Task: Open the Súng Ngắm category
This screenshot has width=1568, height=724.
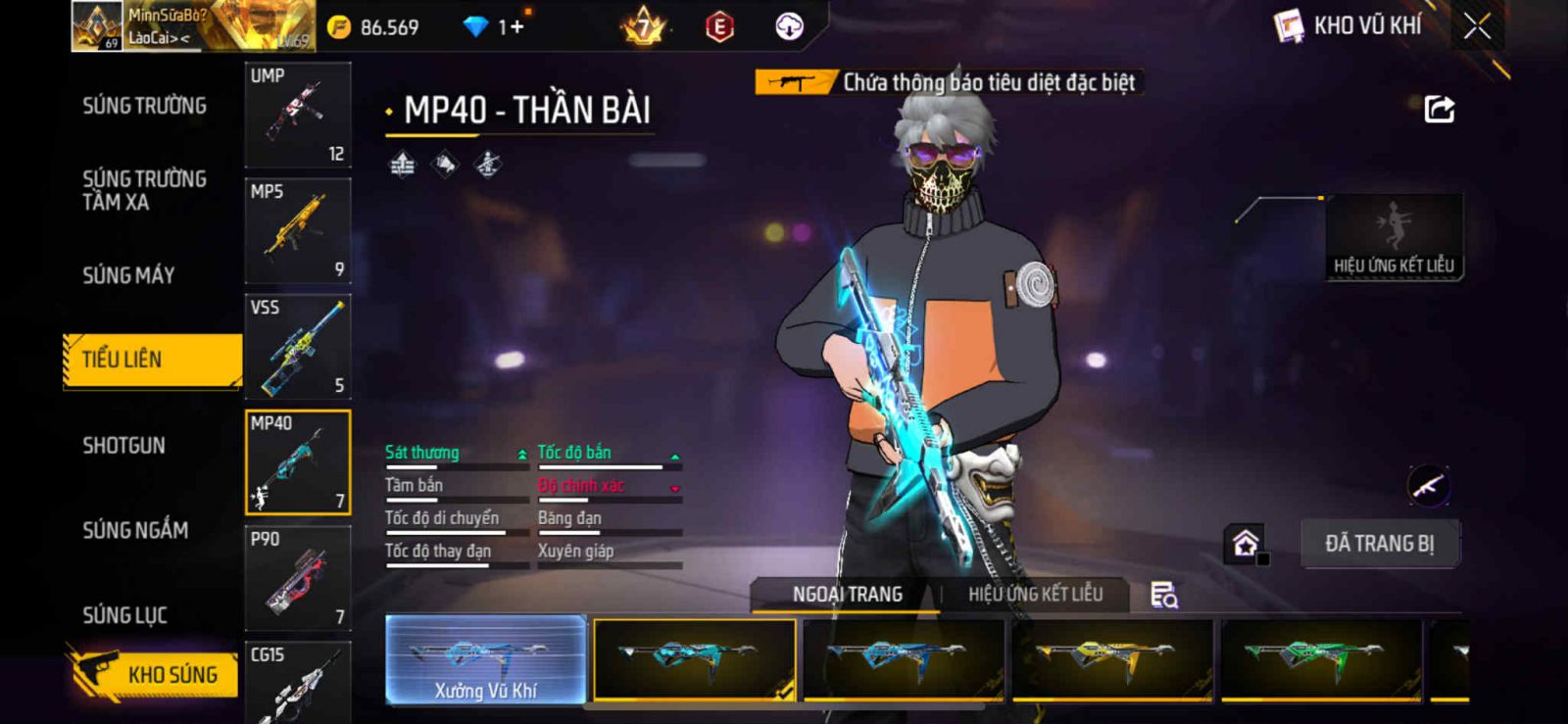Action: [x=135, y=530]
